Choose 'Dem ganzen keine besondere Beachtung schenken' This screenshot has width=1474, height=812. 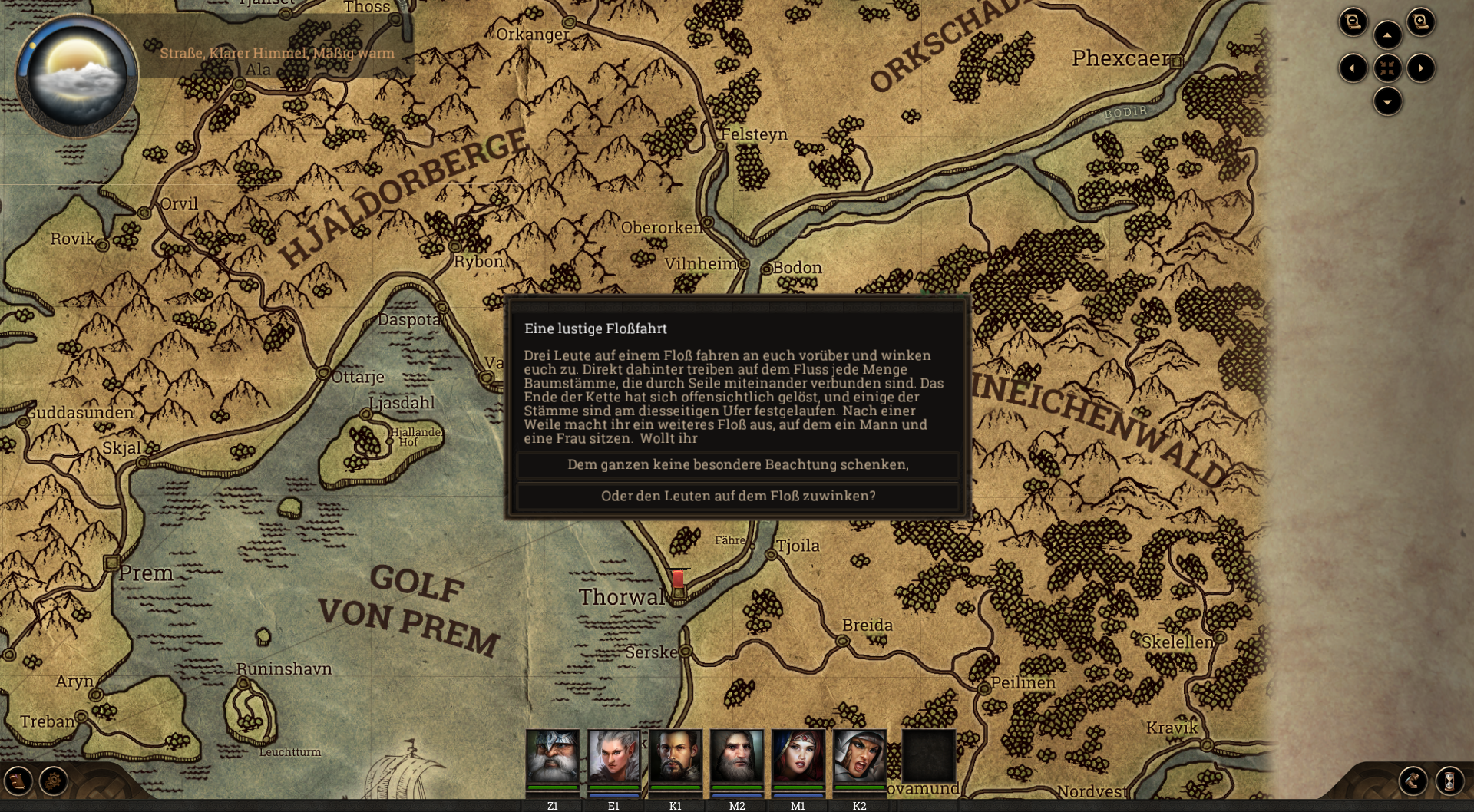coord(737,464)
